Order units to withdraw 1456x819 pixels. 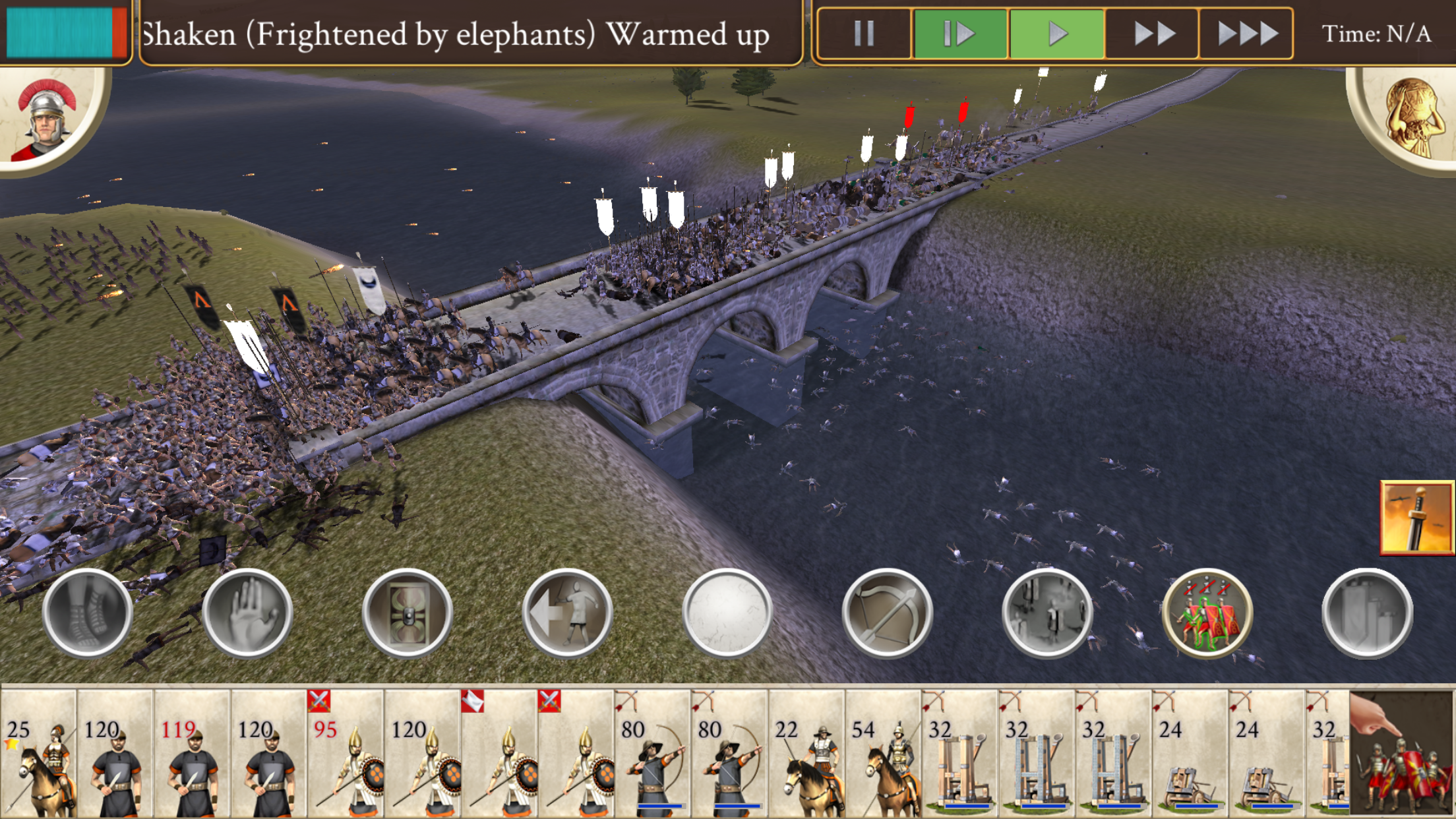[x=567, y=613]
